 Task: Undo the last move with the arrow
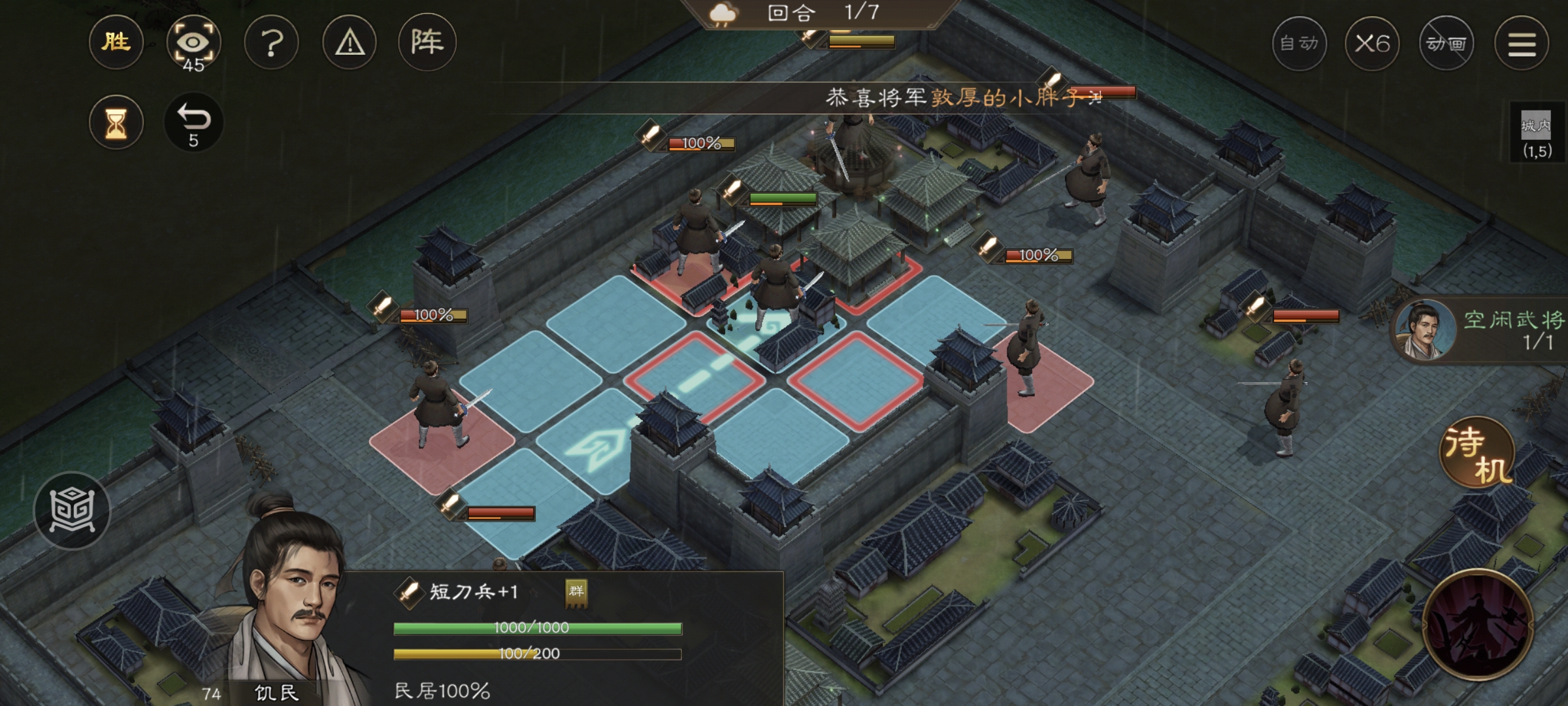tap(193, 122)
